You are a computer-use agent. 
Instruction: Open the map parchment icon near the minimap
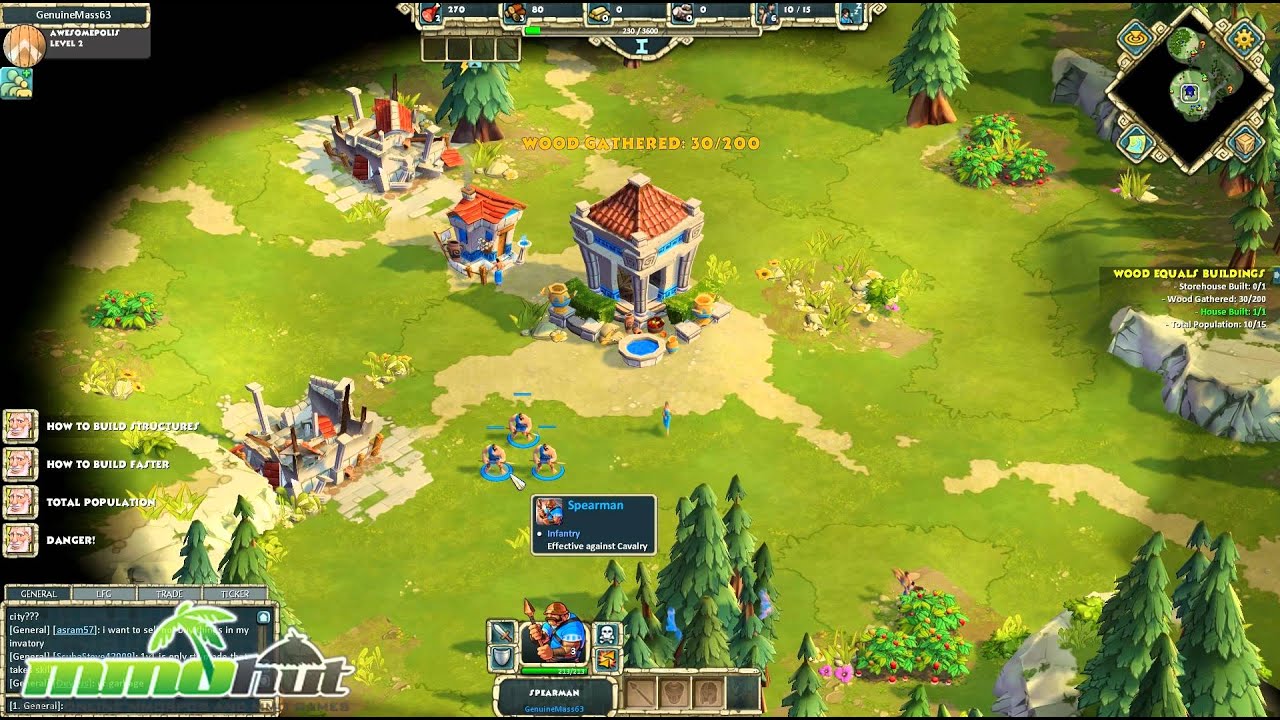[1135, 143]
